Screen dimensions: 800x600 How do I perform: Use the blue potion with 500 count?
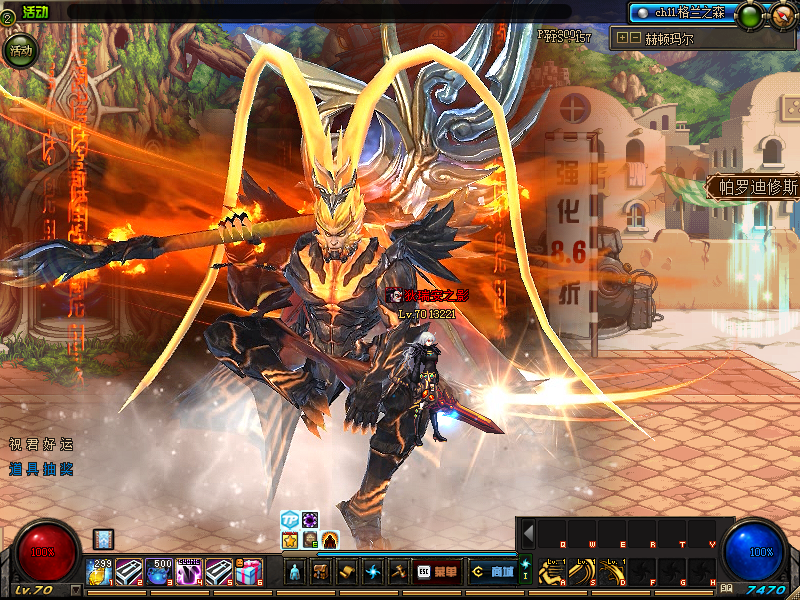(159, 571)
